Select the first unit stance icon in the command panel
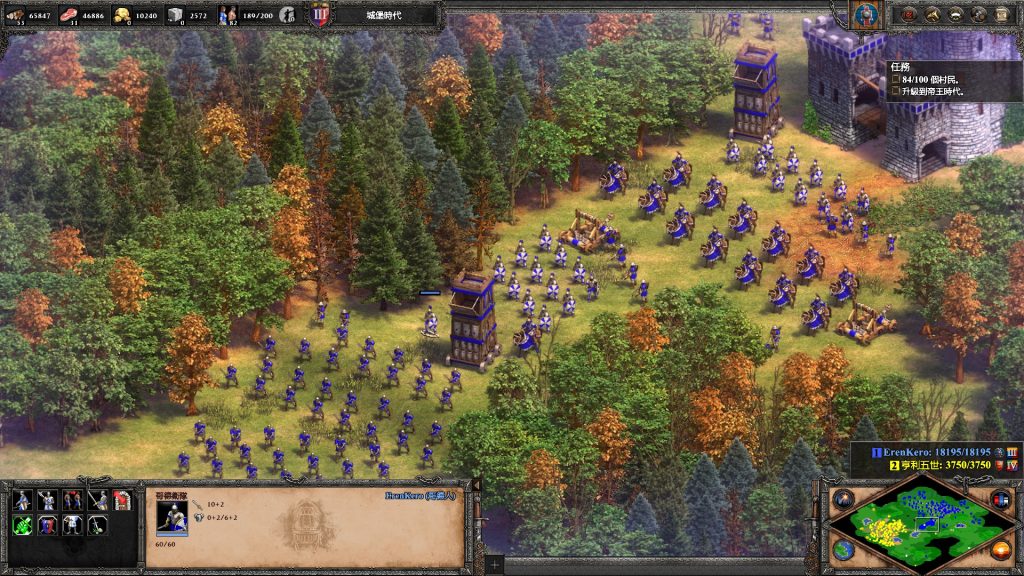This screenshot has width=1024, height=576. [x=21, y=500]
